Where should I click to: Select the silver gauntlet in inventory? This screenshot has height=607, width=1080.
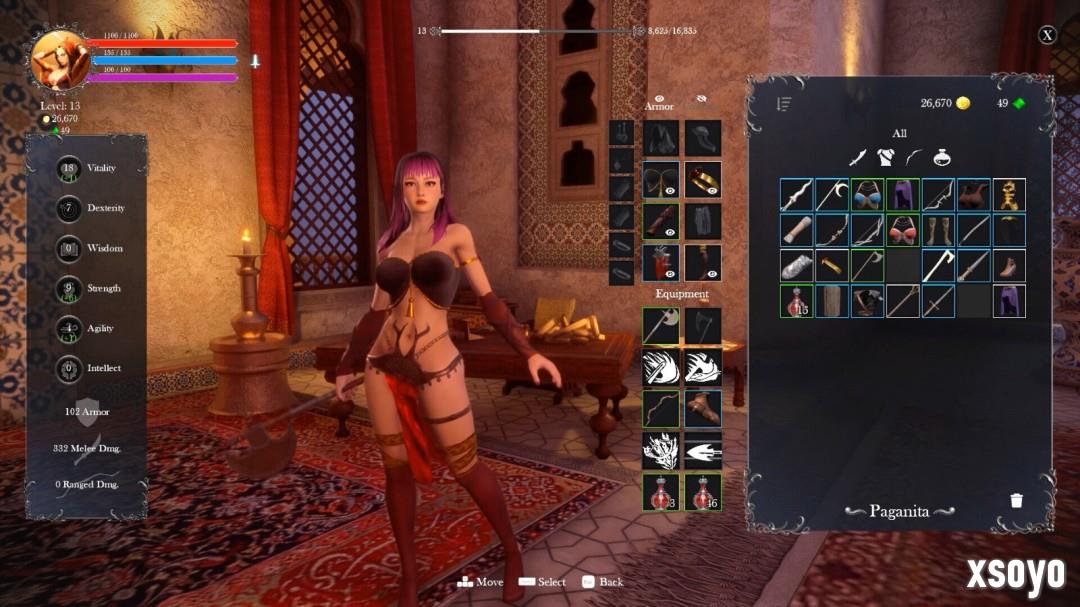797,266
